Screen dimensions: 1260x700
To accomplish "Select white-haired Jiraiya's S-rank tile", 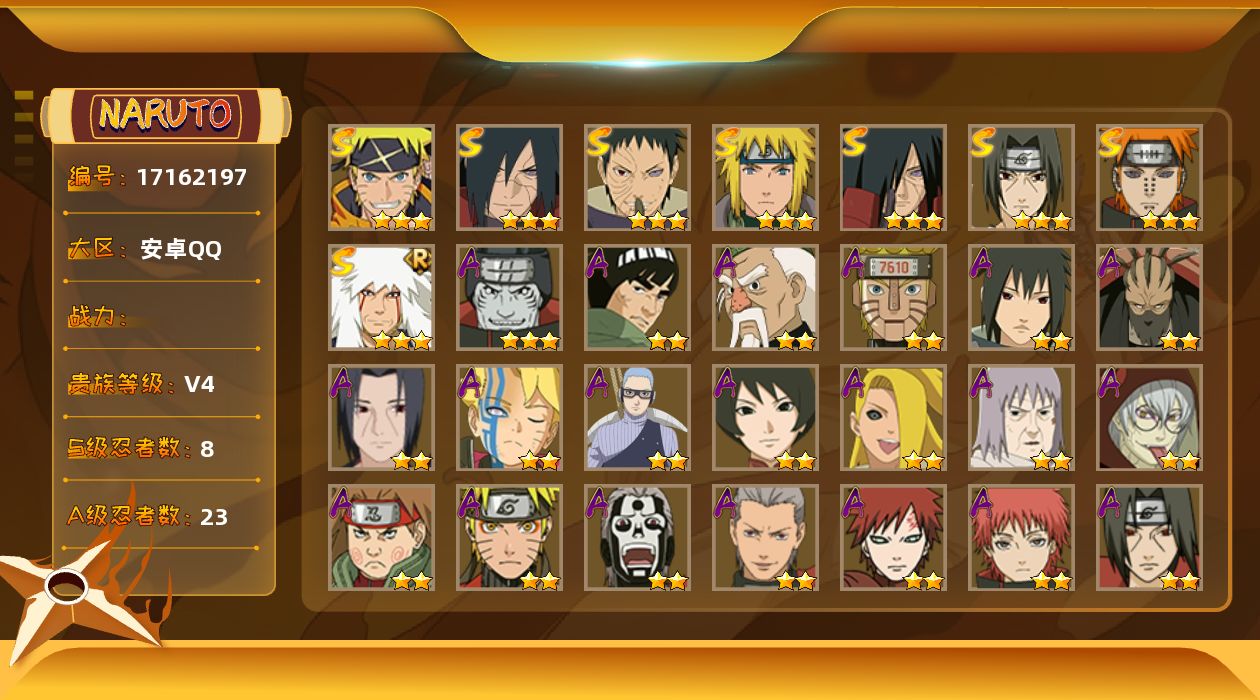I will click(381, 297).
